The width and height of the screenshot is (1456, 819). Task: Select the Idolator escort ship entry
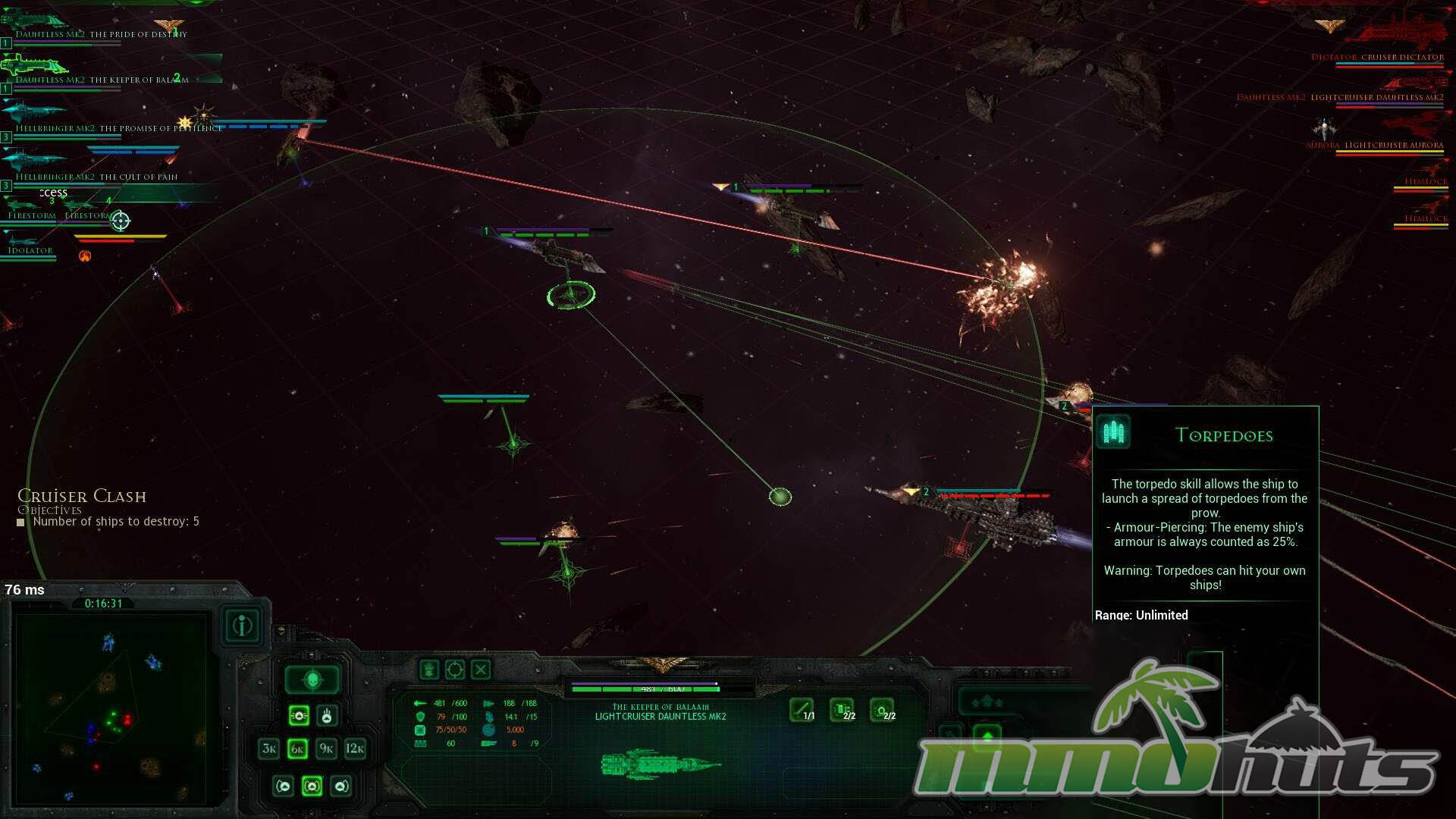pos(30,249)
